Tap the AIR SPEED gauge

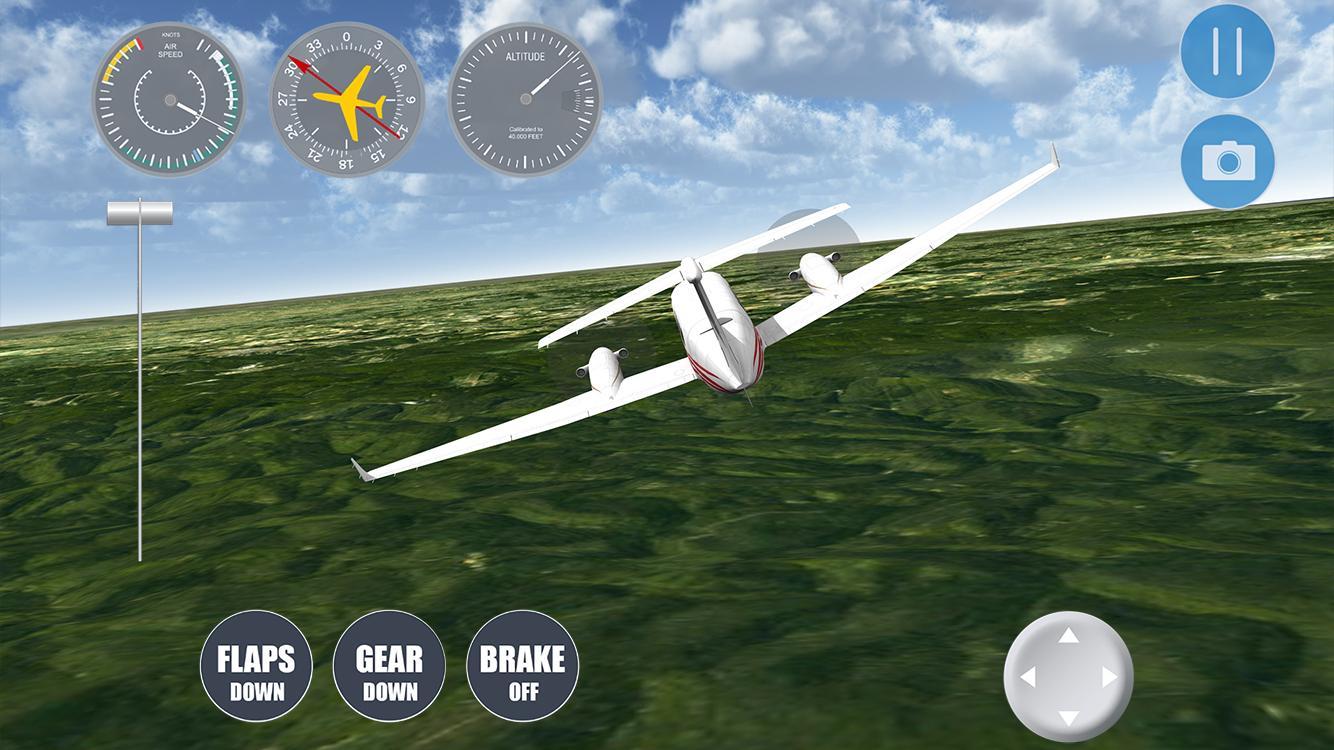pyautogui.click(x=169, y=100)
